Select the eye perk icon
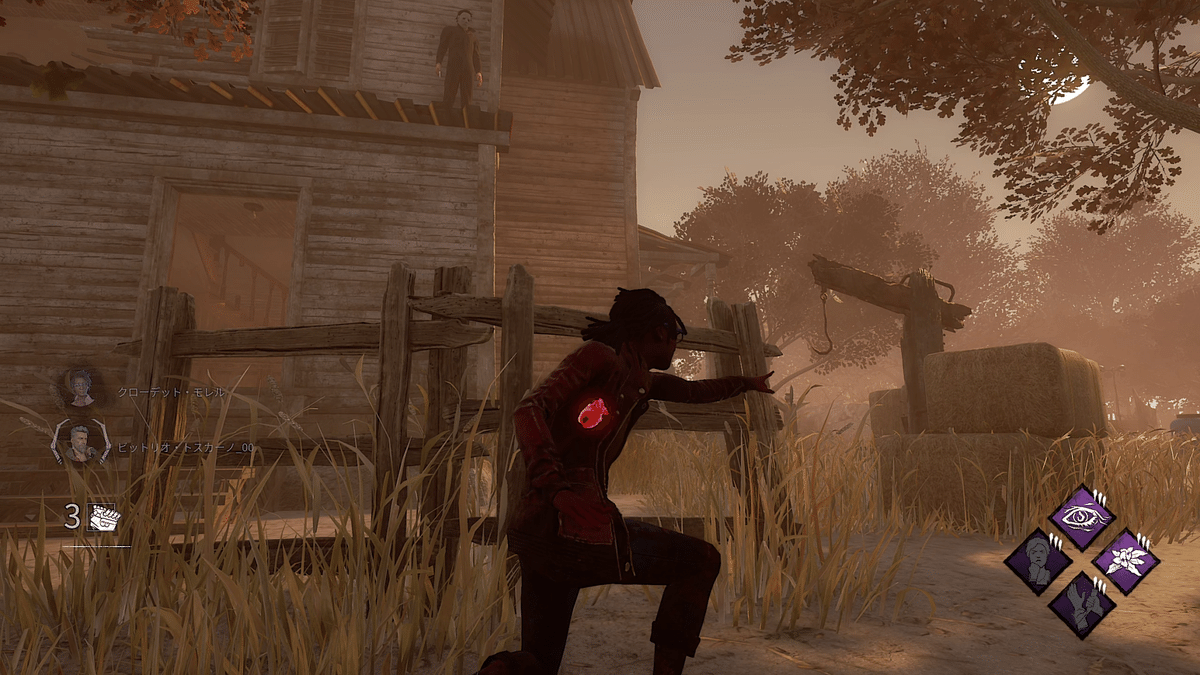 [1081, 517]
